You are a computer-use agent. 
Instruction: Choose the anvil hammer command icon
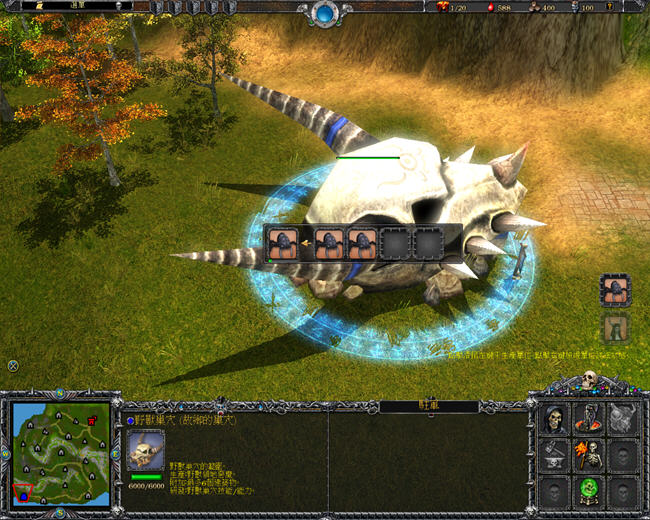[x=556, y=455]
